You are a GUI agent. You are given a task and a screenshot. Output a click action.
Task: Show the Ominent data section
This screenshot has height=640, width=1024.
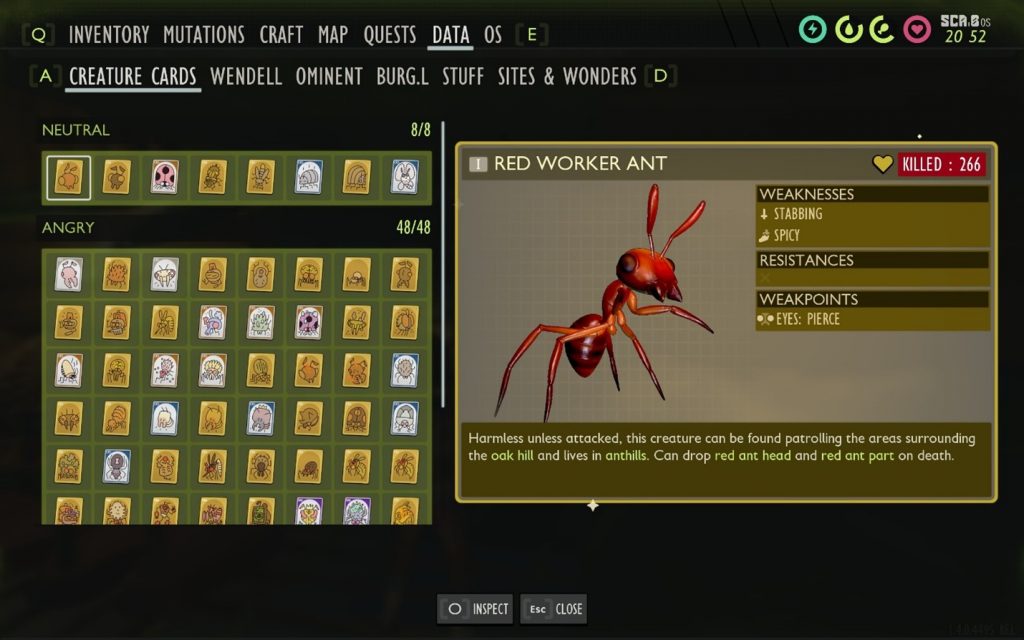(329, 77)
